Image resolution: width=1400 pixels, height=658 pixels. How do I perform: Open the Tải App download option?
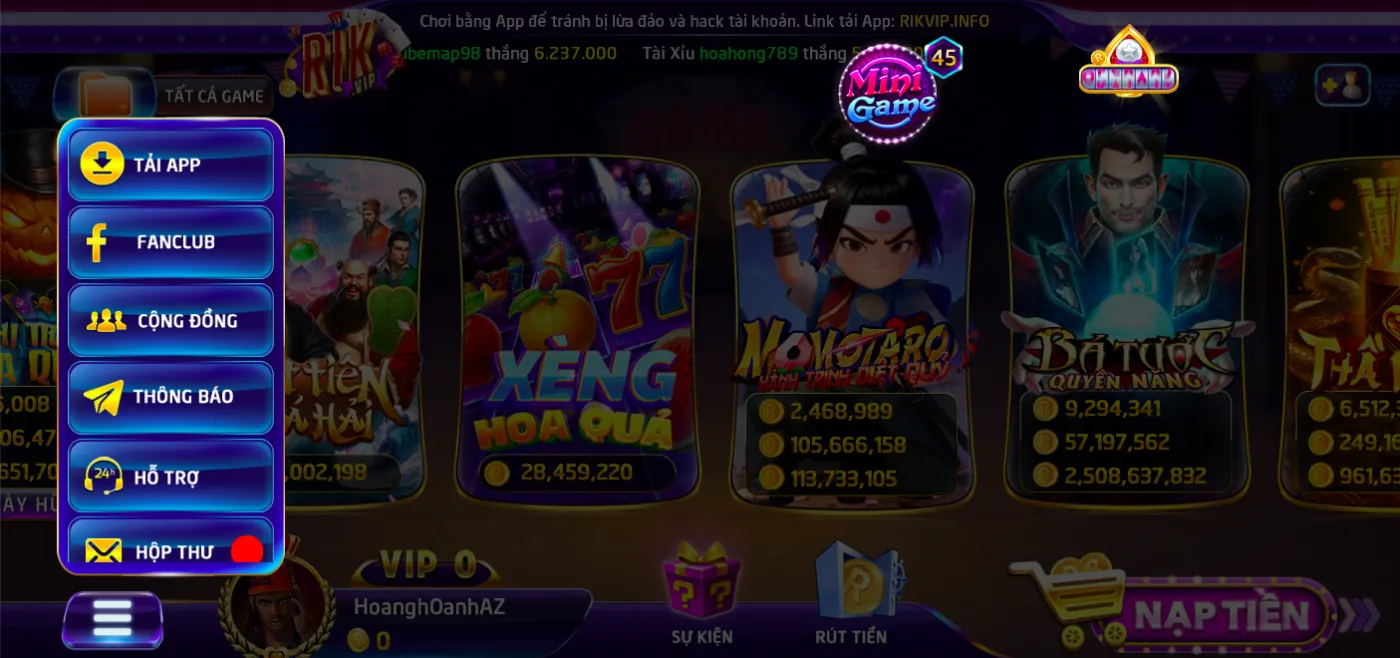pos(170,165)
